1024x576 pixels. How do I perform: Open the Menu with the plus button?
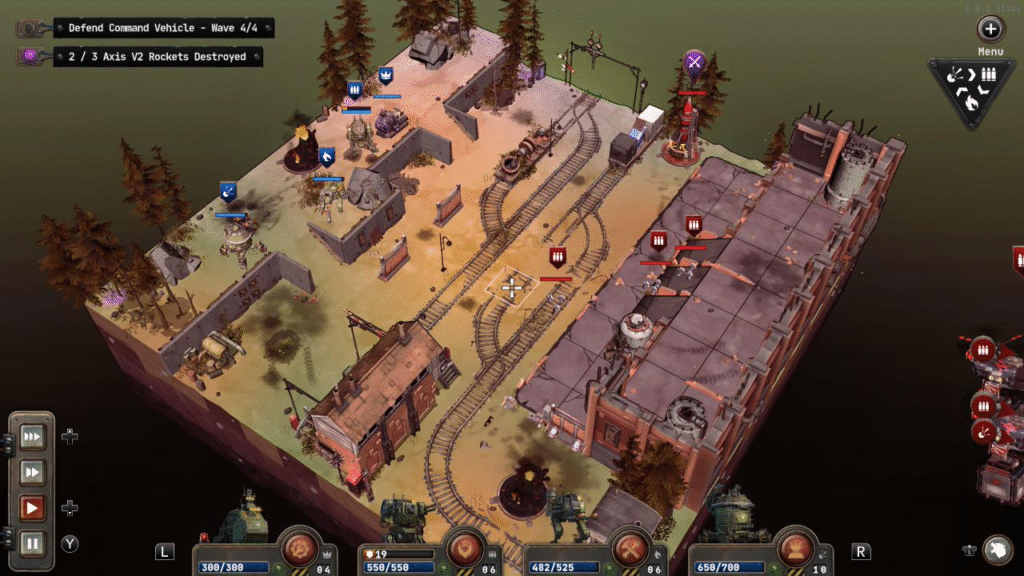(990, 29)
